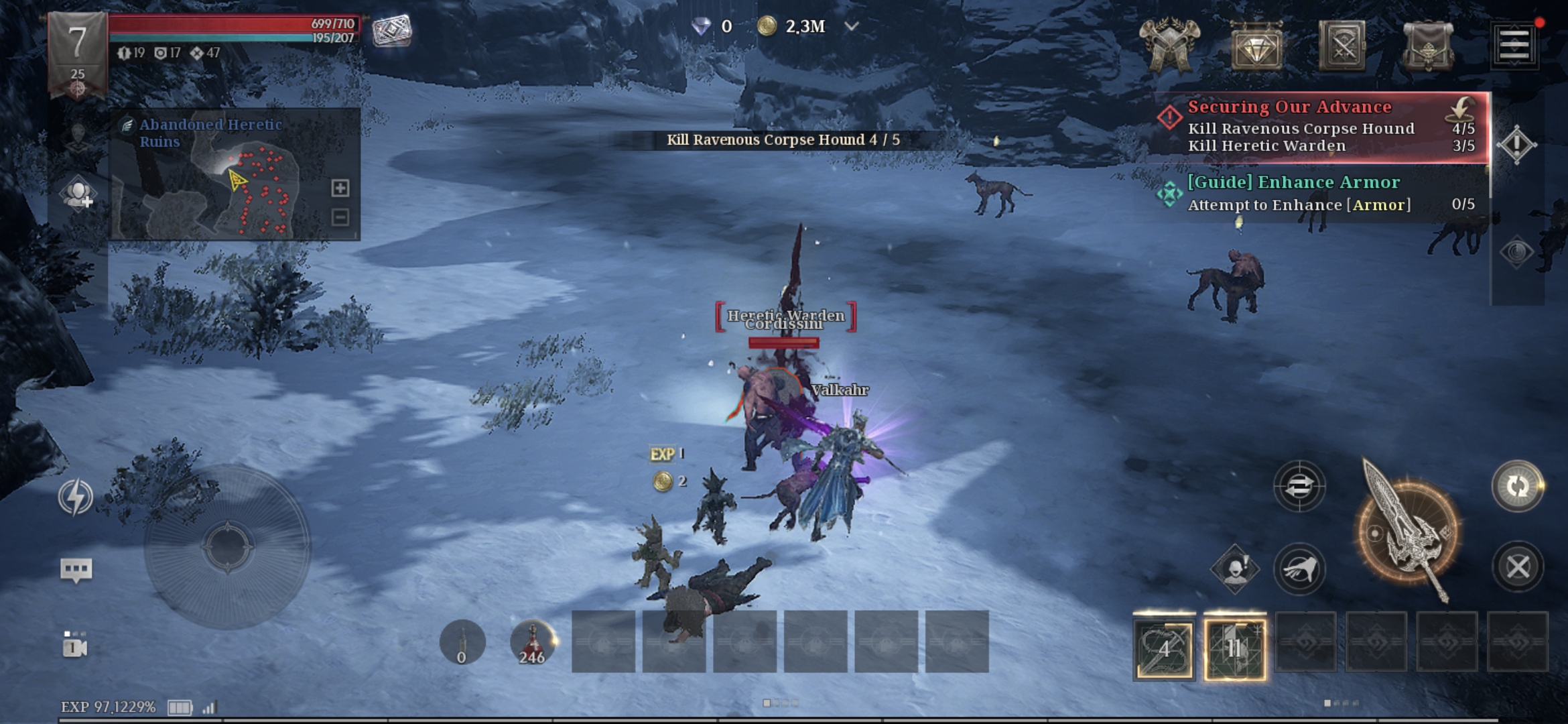Open the chat speech bubble
Viewport: 1568px width, 724px height.
[x=76, y=570]
